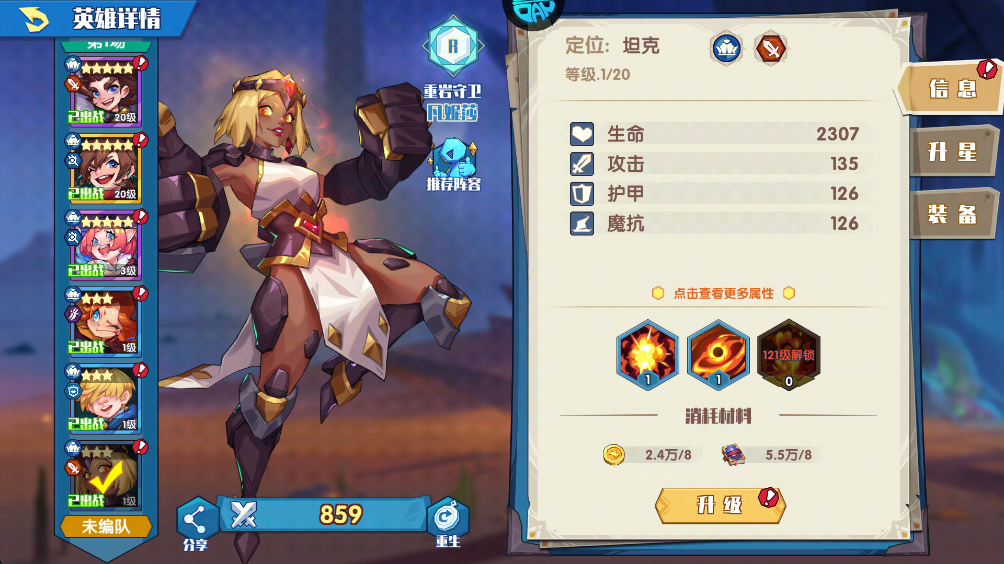Click the 重生 rebirth button

[x=447, y=521]
